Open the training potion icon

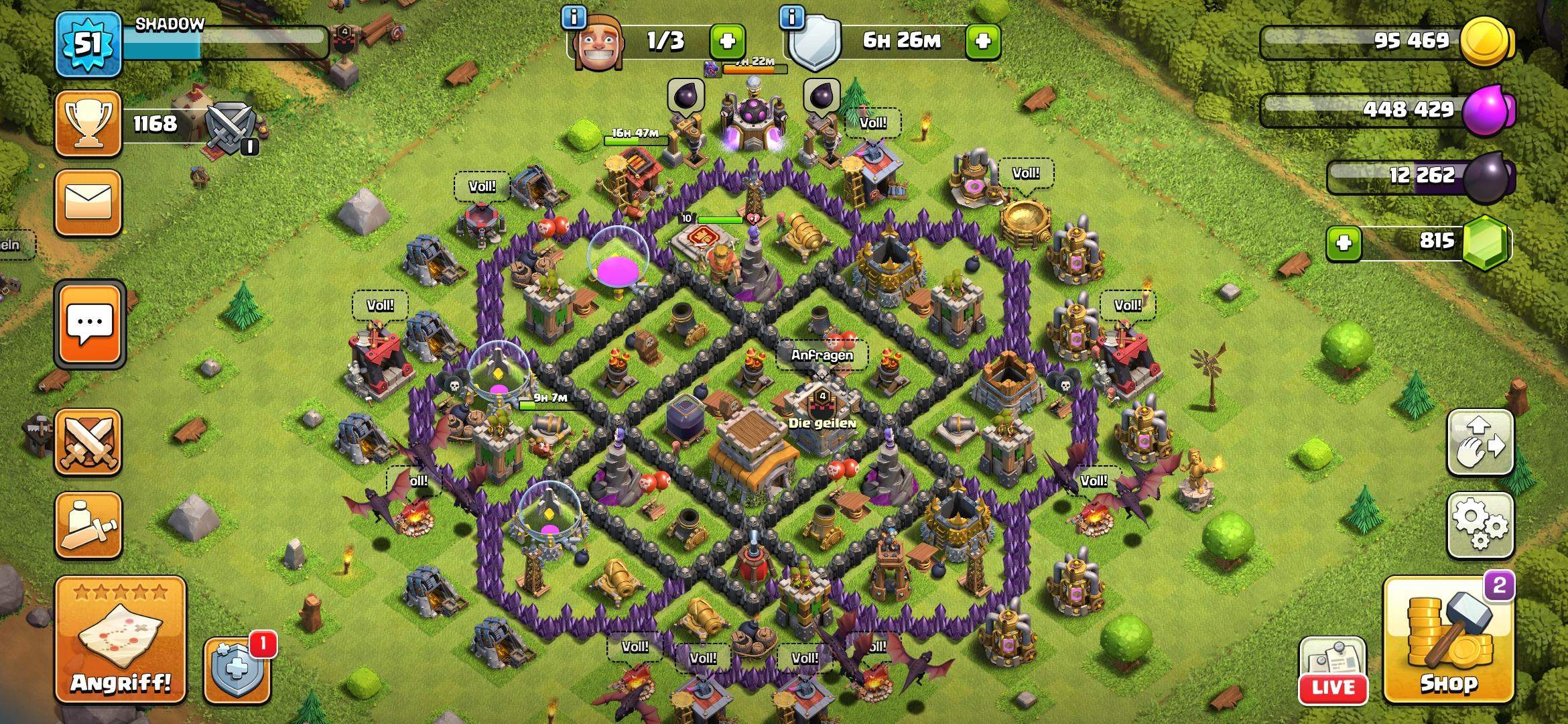pos(89,525)
